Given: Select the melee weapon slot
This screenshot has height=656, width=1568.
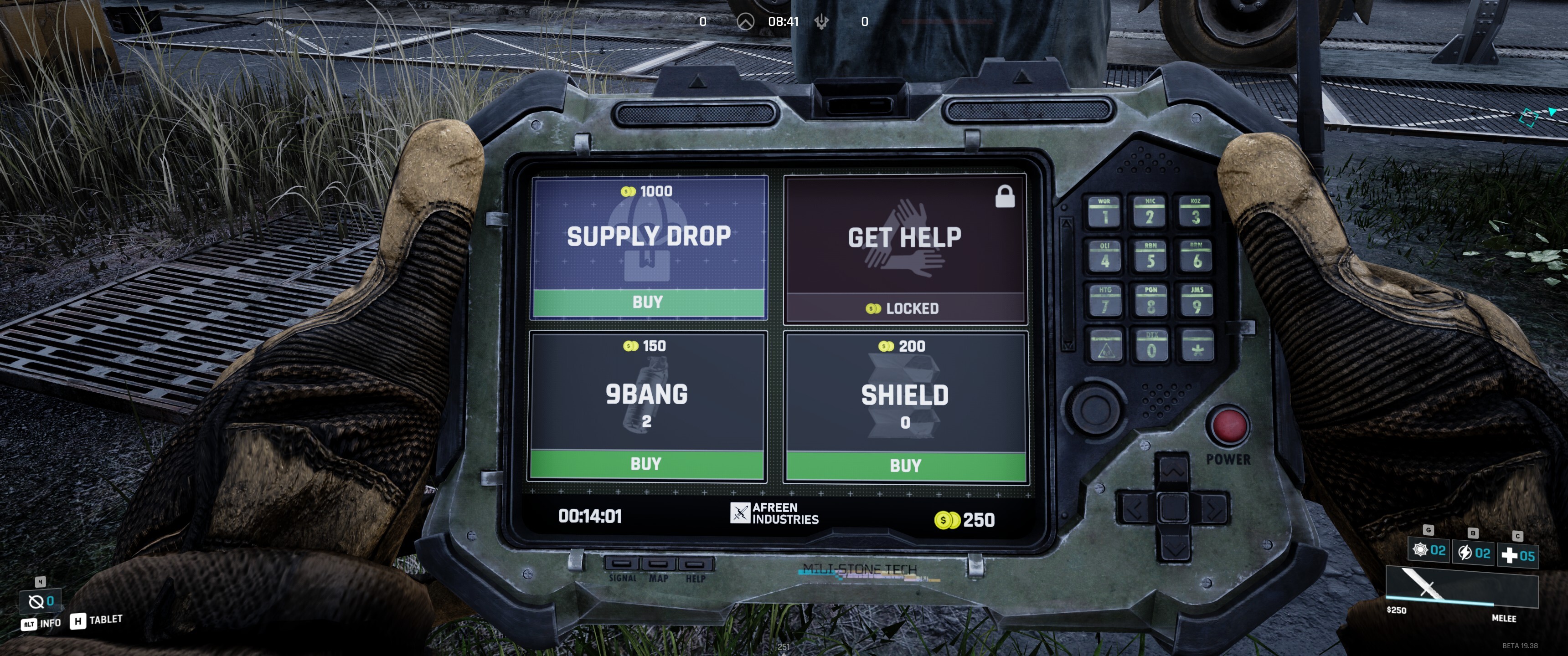Looking at the screenshot, I should (1461, 588).
